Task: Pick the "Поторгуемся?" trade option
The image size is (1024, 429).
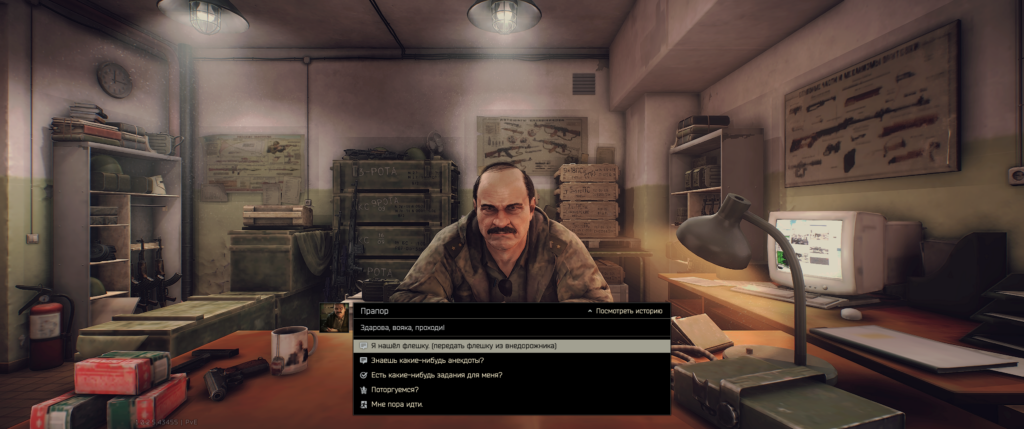Action: point(397,390)
